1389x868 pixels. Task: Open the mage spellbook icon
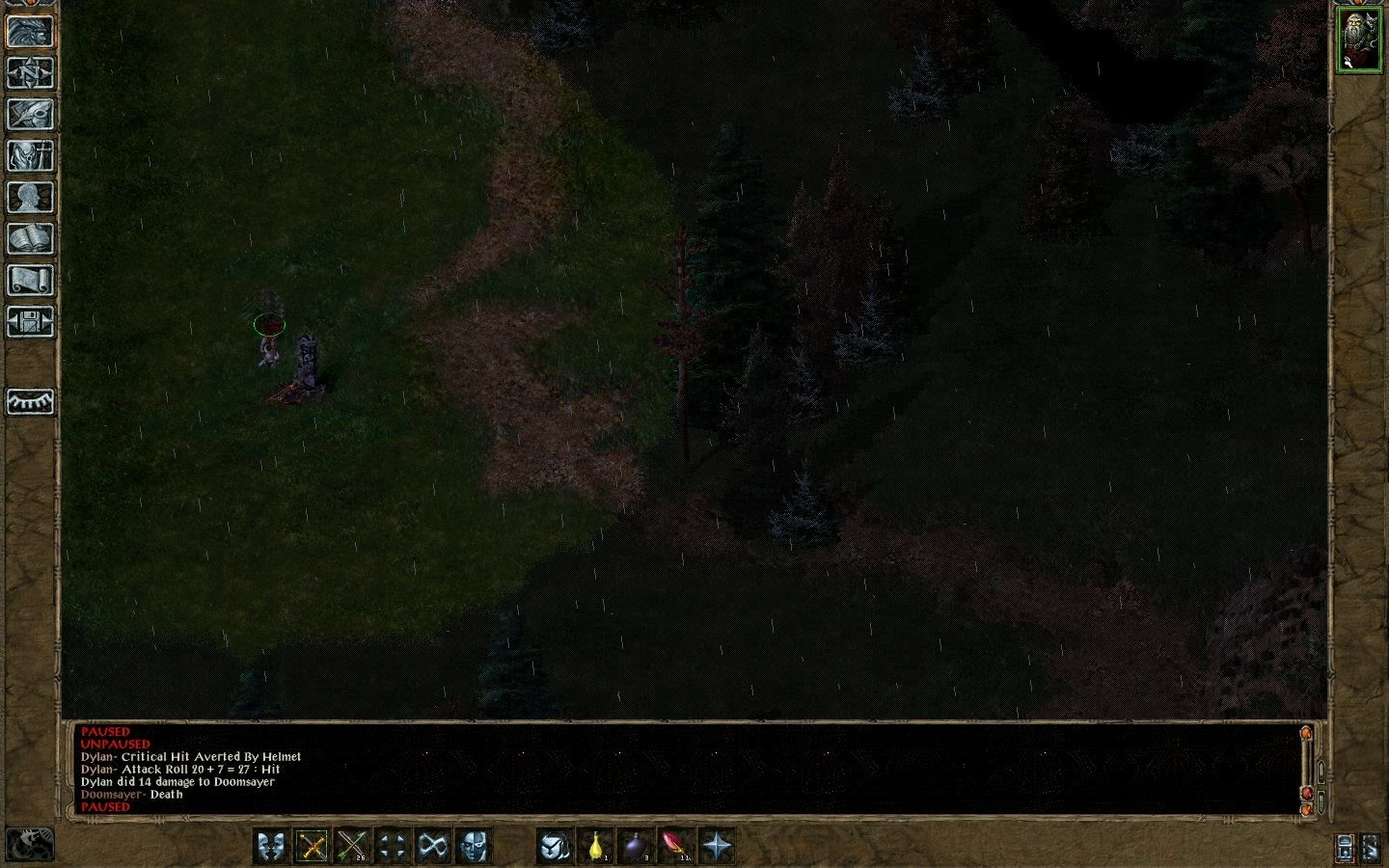(x=31, y=239)
